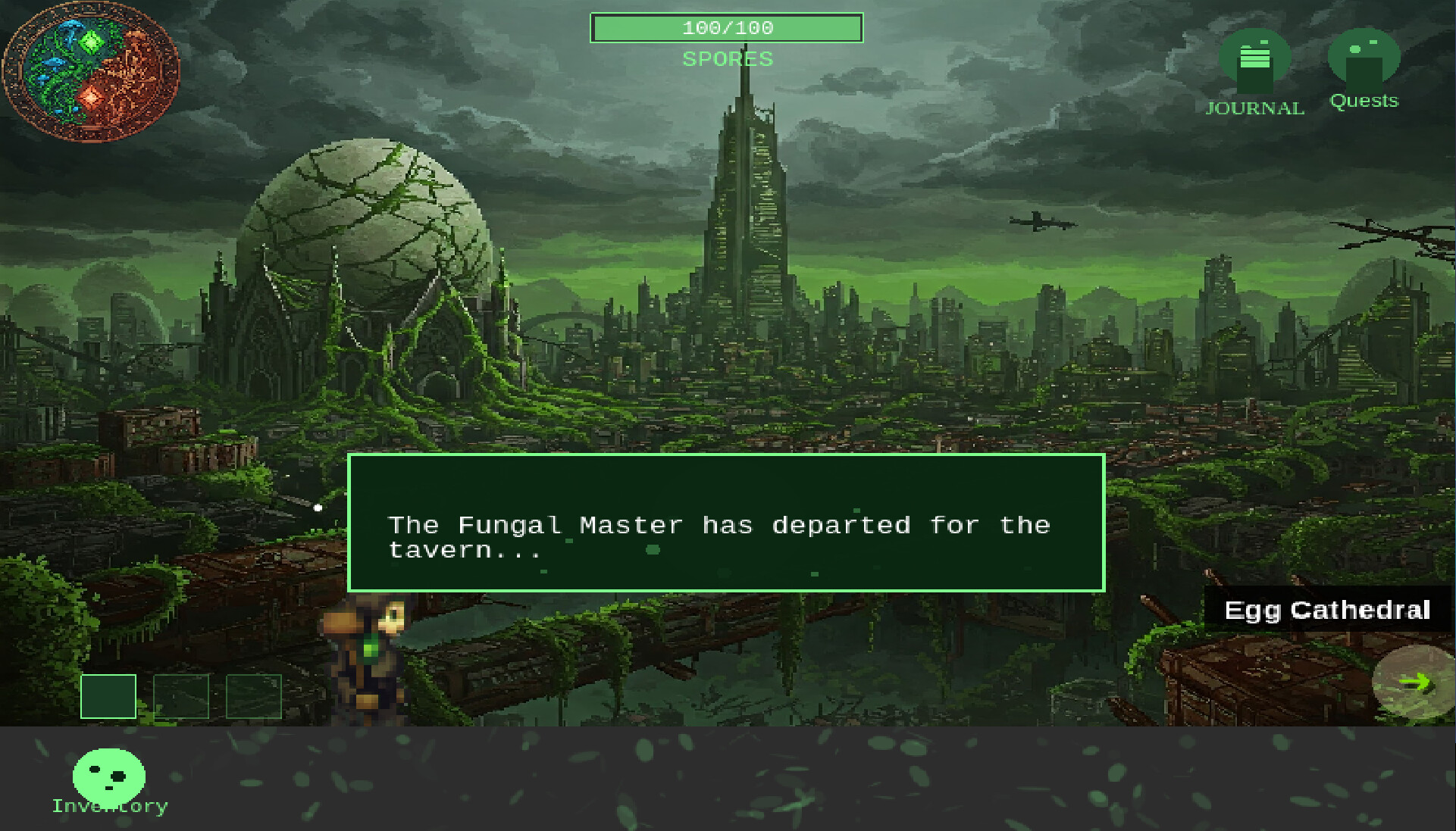Click the Spores progress bar

click(x=726, y=28)
